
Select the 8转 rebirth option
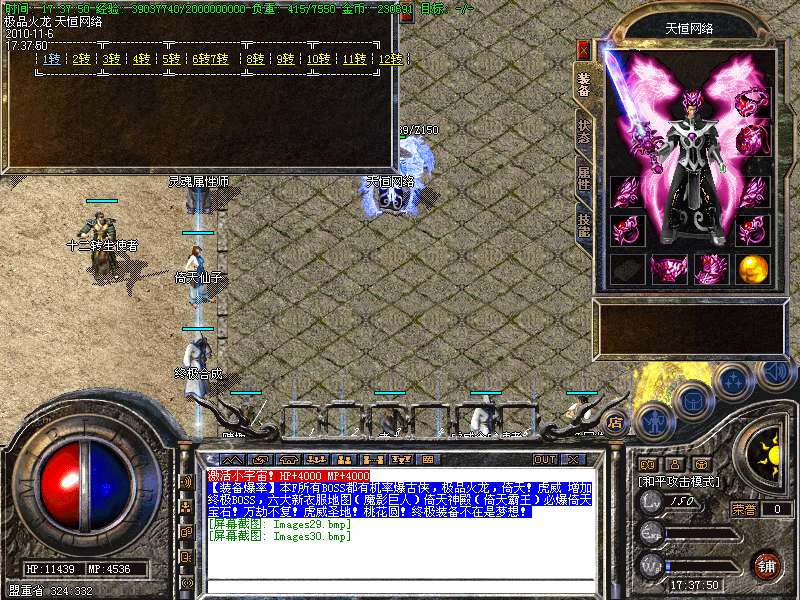257,59
